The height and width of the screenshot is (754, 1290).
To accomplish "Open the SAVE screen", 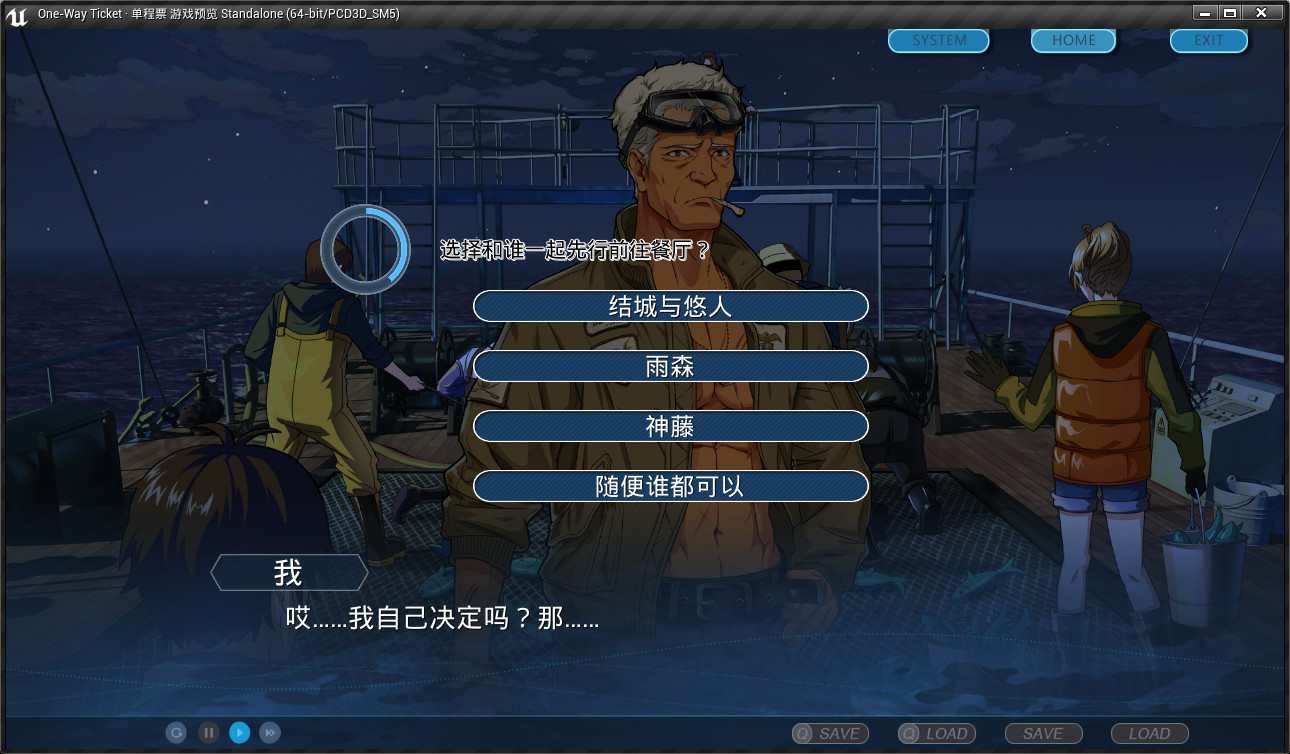I will tap(1043, 733).
